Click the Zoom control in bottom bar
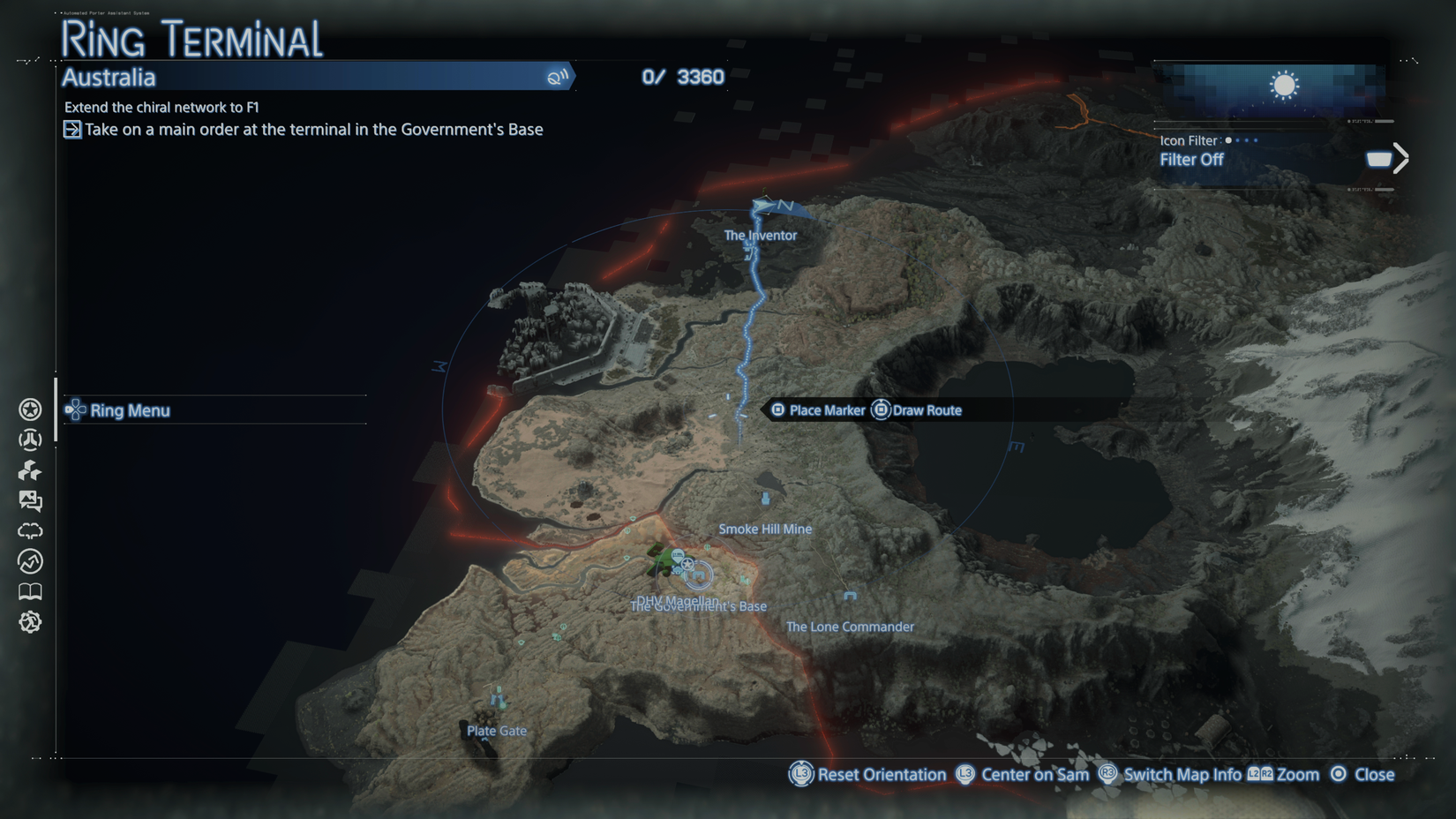This screenshot has height=819, width=1456. 1297,774
